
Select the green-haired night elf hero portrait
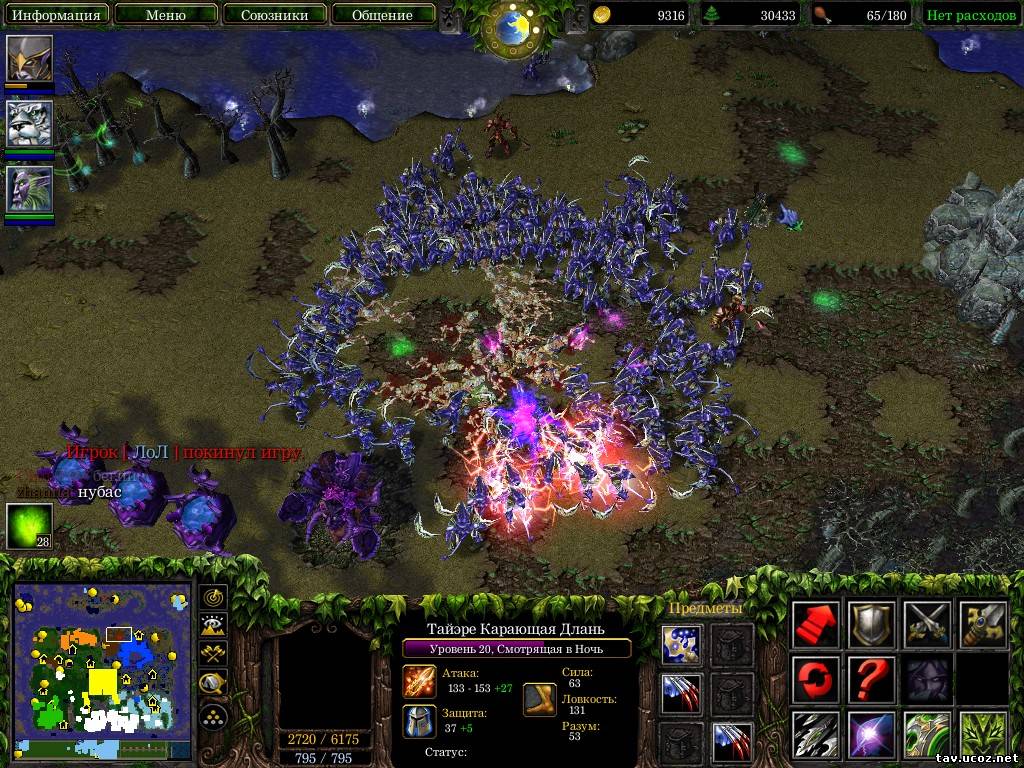click(28, 189)
